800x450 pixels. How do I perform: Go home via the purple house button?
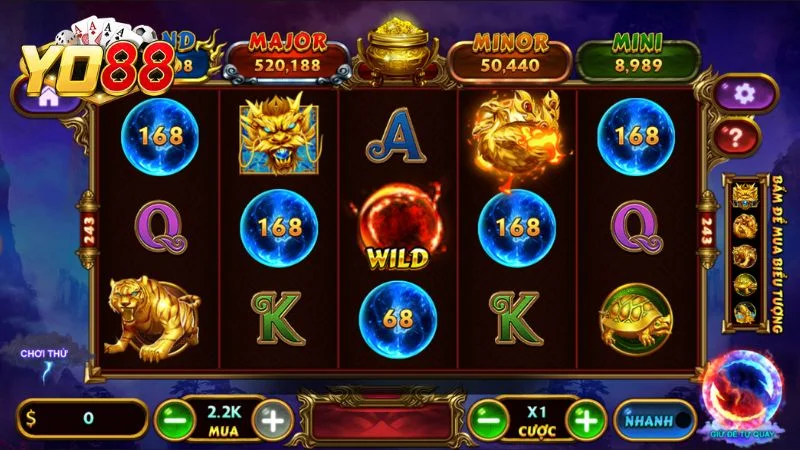coord(45,97)
